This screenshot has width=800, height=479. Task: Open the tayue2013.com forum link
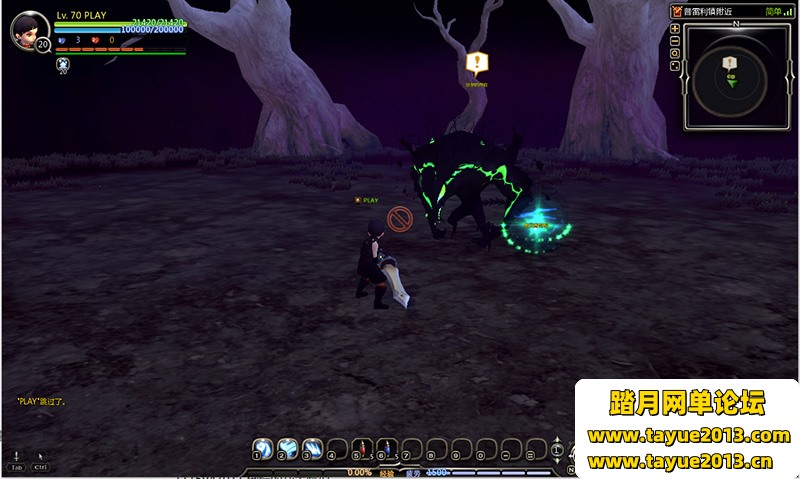pyautogui.click(x=688, y=436)
